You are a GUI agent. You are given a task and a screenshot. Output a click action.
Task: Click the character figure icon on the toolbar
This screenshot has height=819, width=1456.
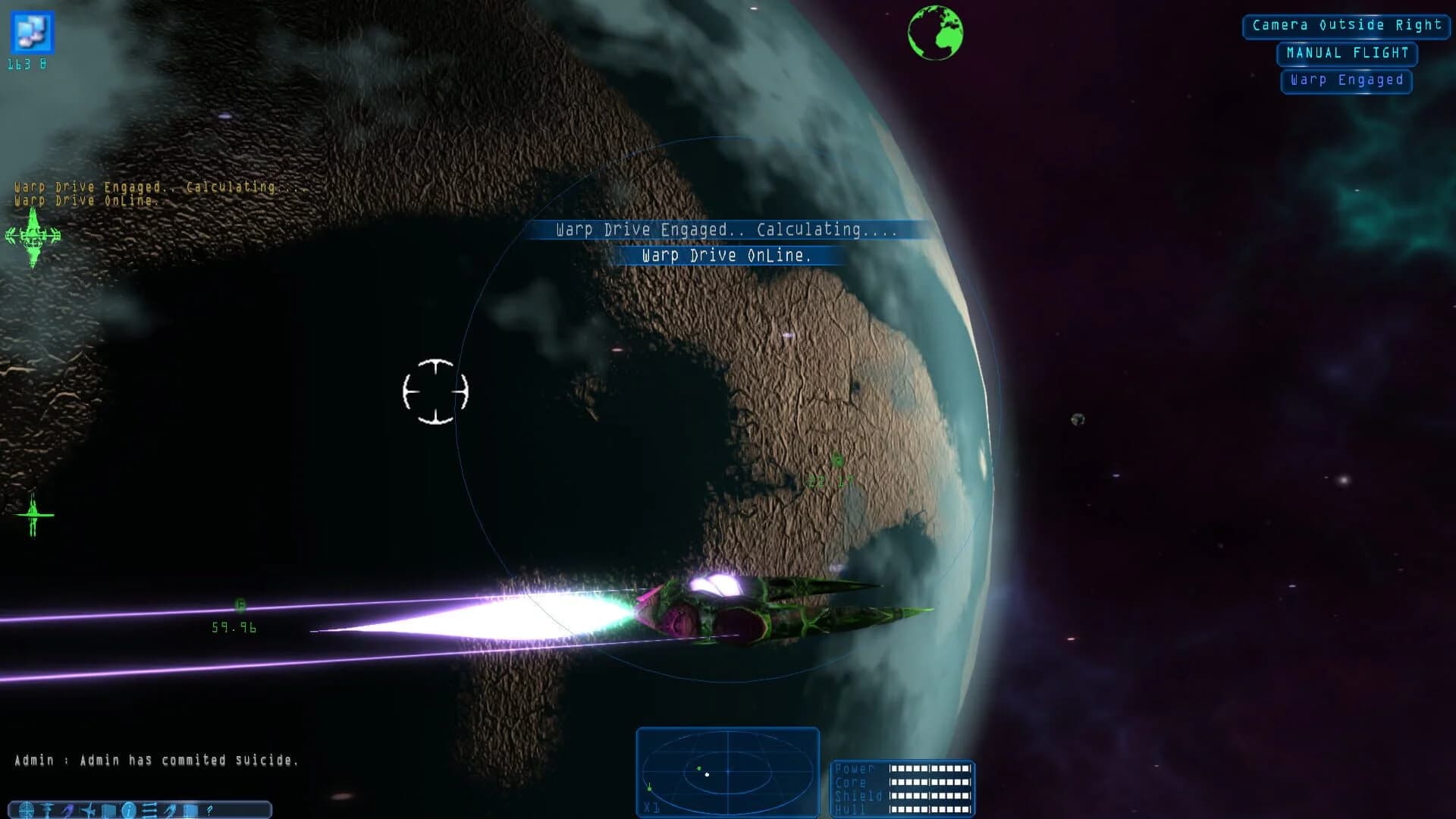pos(67,809)
